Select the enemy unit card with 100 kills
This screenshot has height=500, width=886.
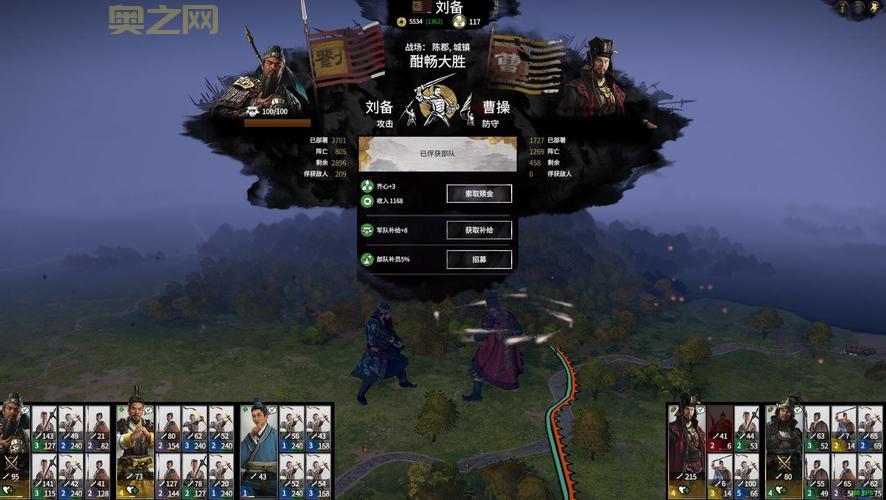click(x=746, y=476)
